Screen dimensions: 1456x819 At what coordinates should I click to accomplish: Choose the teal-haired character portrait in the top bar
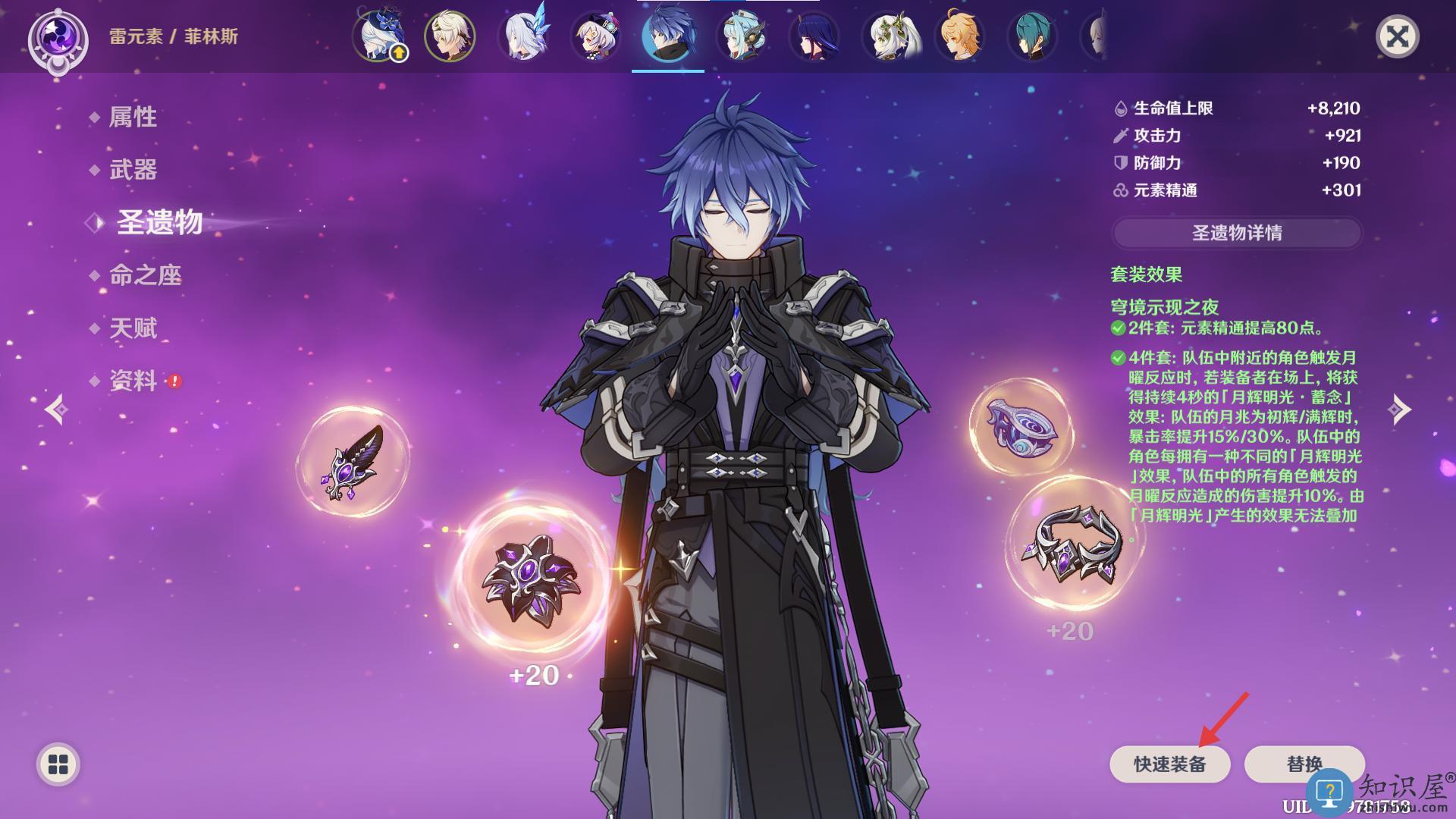pos(1032,36)
